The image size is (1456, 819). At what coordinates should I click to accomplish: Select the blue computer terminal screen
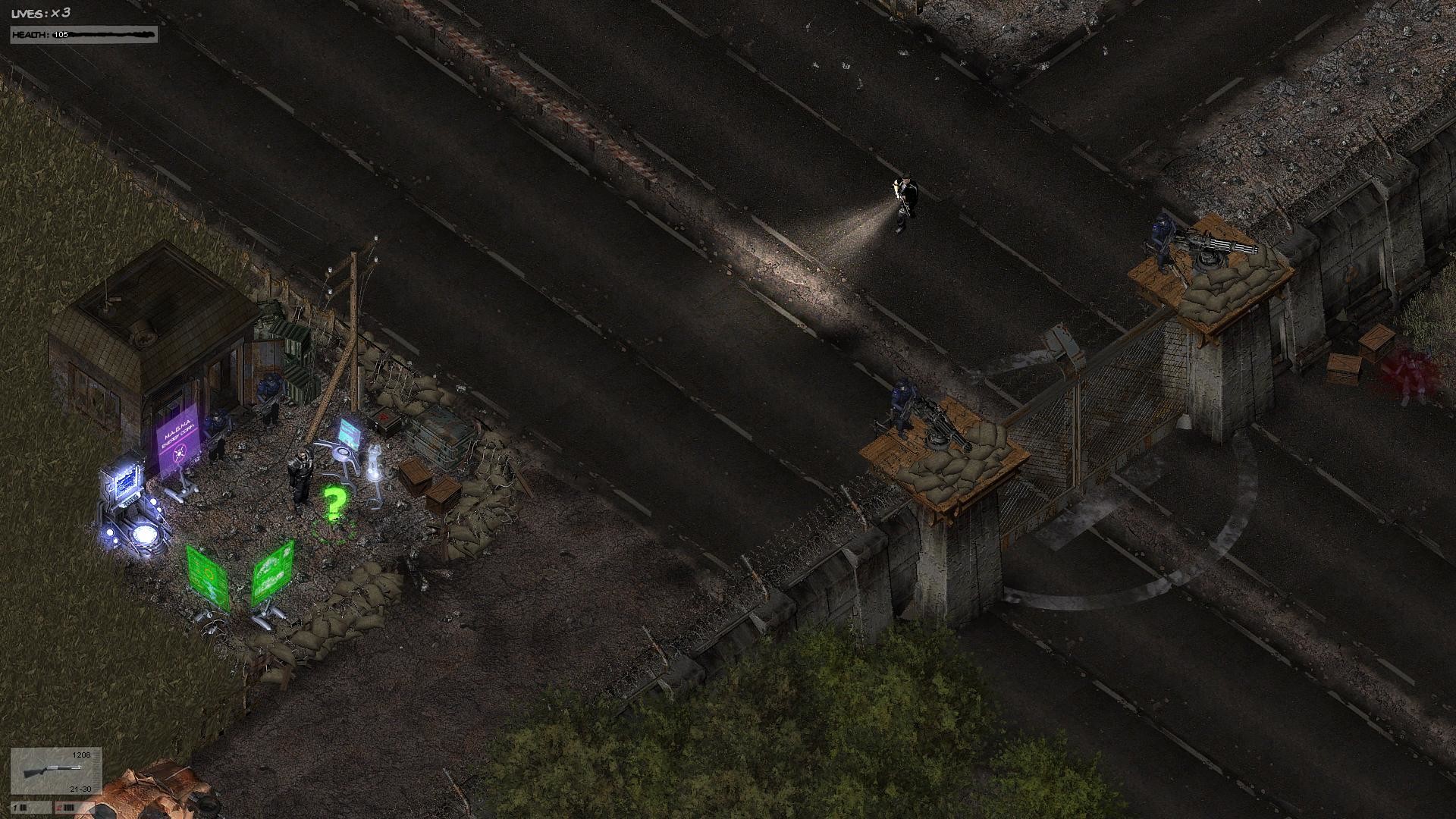point(127,483)
